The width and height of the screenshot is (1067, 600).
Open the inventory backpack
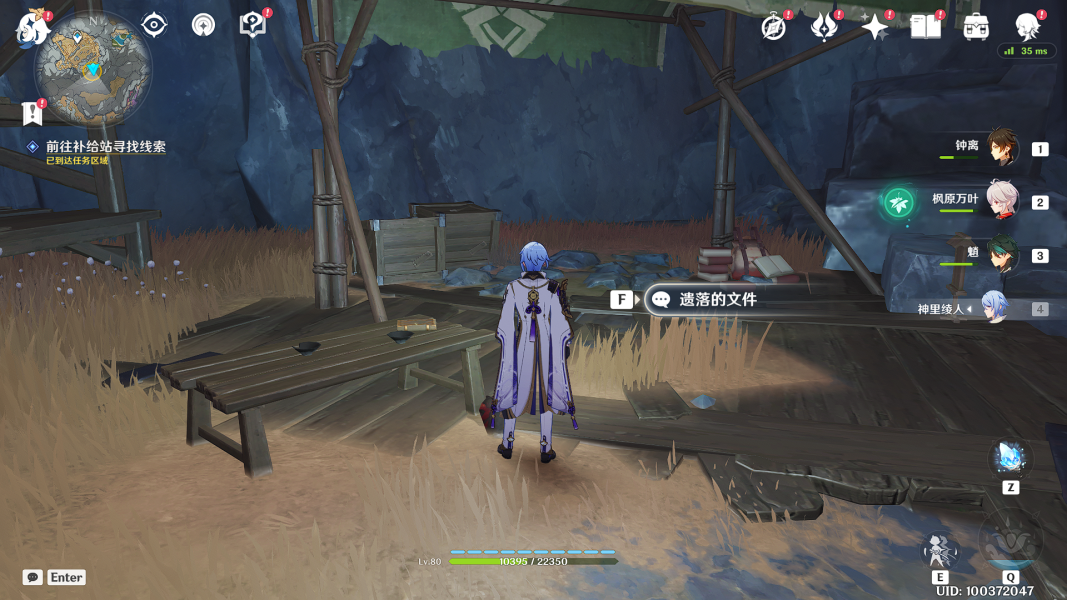pyautogui.click(x=976, y=27)
